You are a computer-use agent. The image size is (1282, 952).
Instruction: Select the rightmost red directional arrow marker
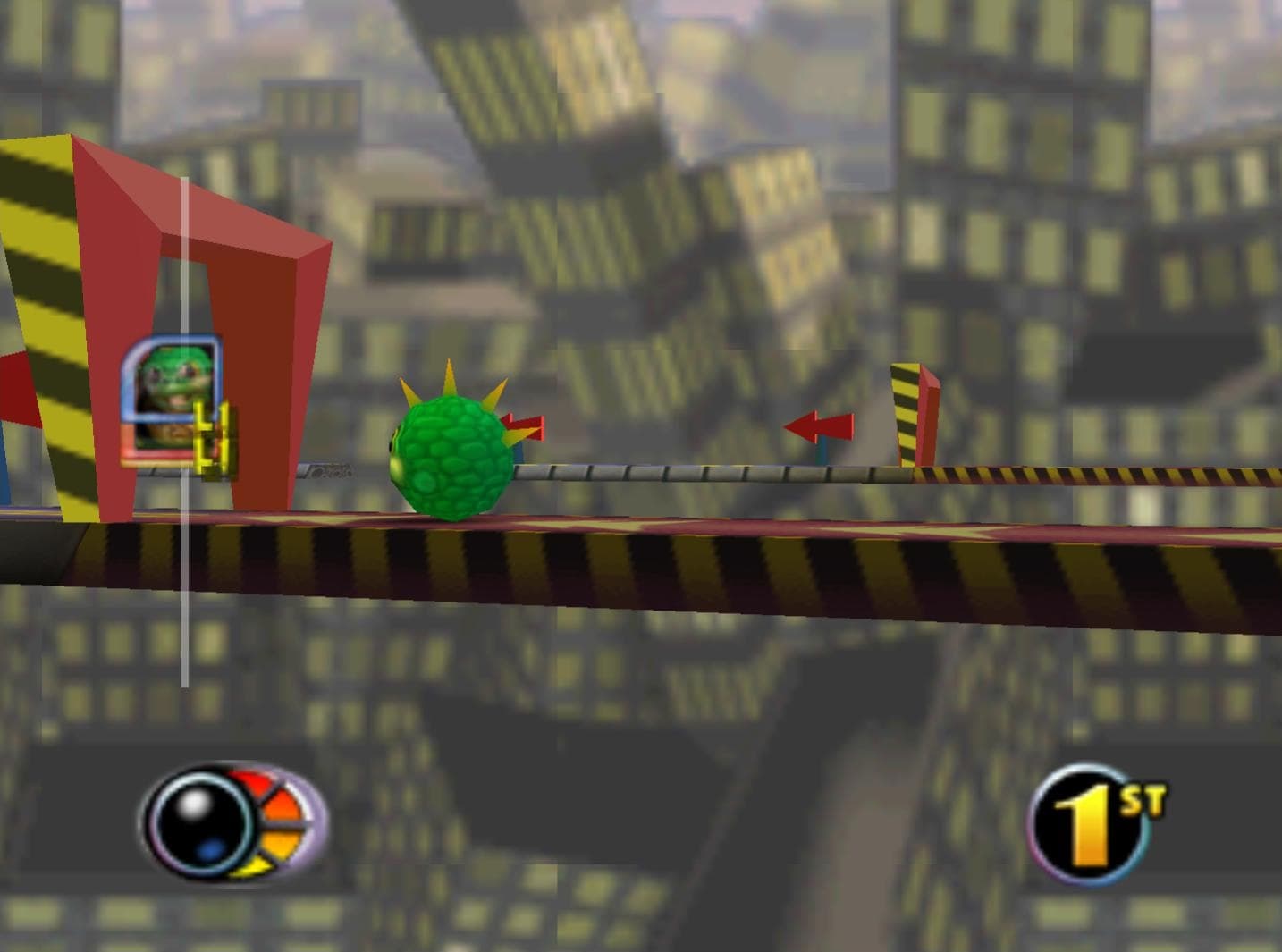click(x=816, y=426)
